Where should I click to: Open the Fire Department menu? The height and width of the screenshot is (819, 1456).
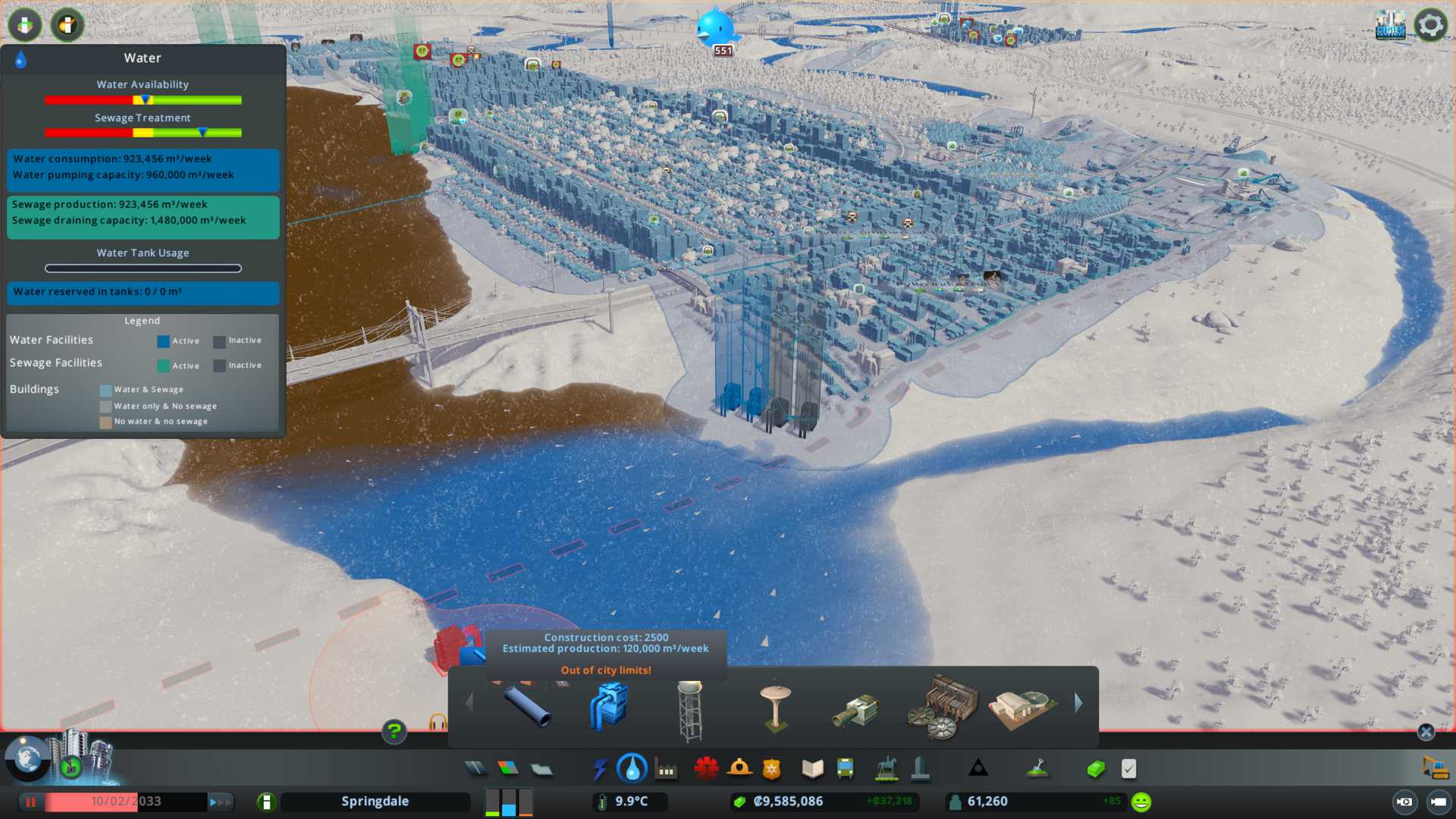point(739,769)
